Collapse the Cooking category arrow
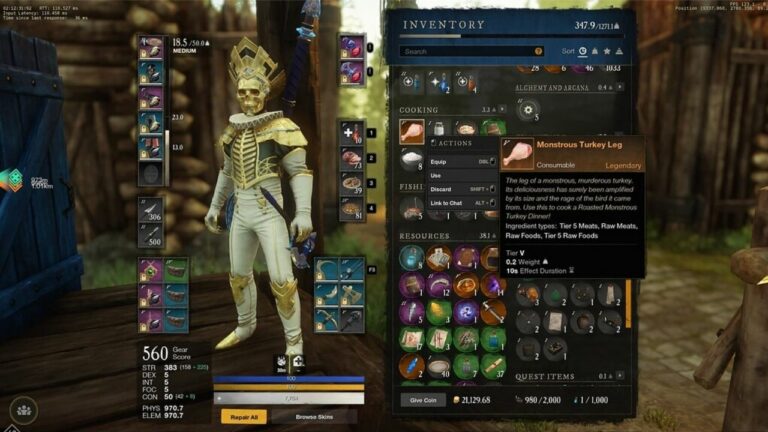Screen dimensions: 768x432 [502, 110]
